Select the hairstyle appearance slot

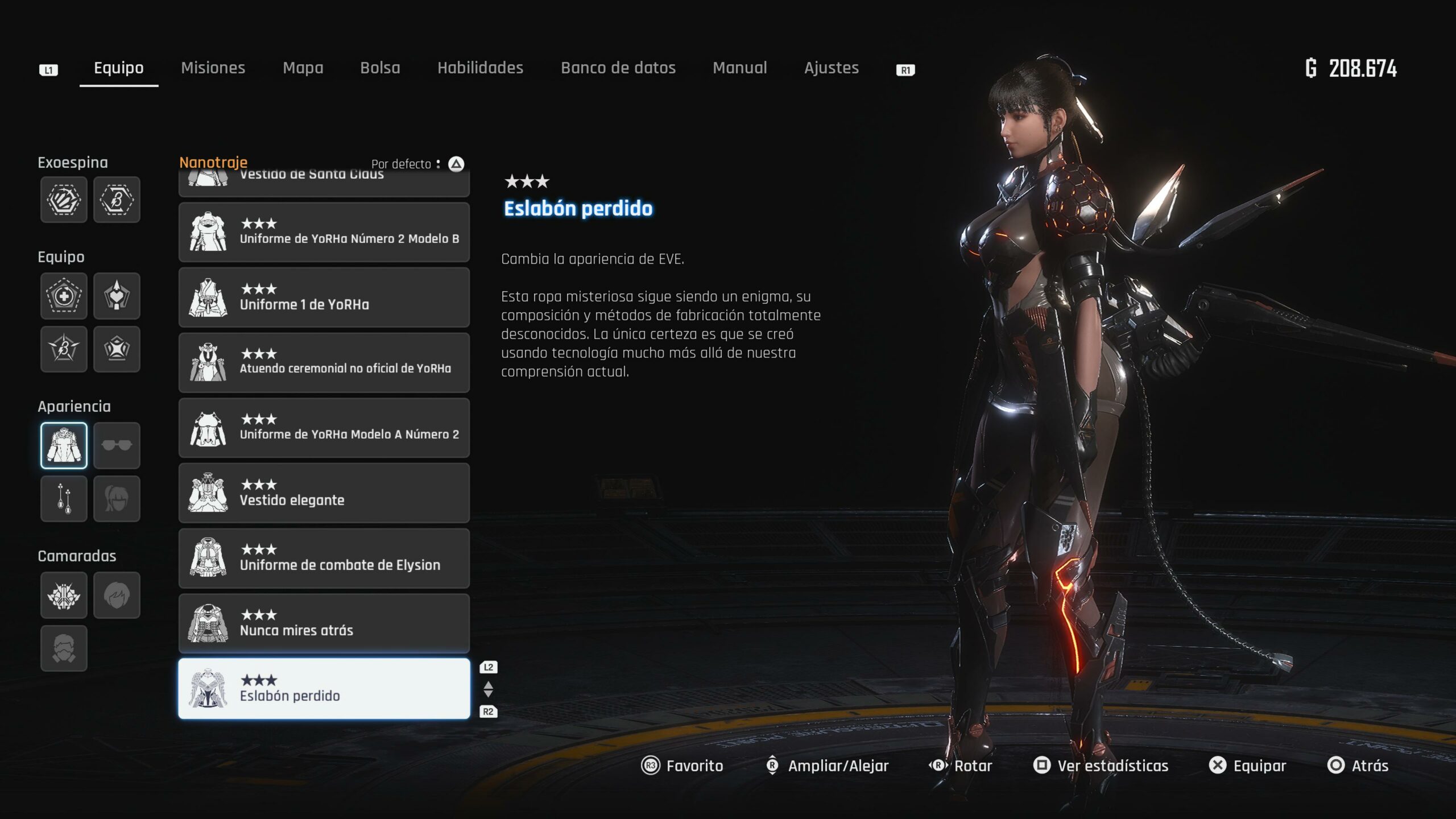[x=117, y=499]
